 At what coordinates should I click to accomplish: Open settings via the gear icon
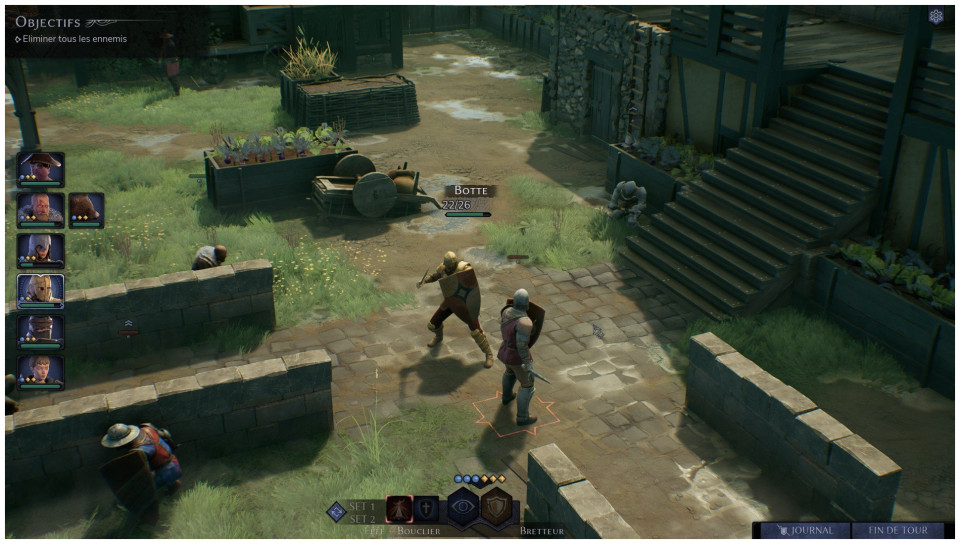(936, 16)
